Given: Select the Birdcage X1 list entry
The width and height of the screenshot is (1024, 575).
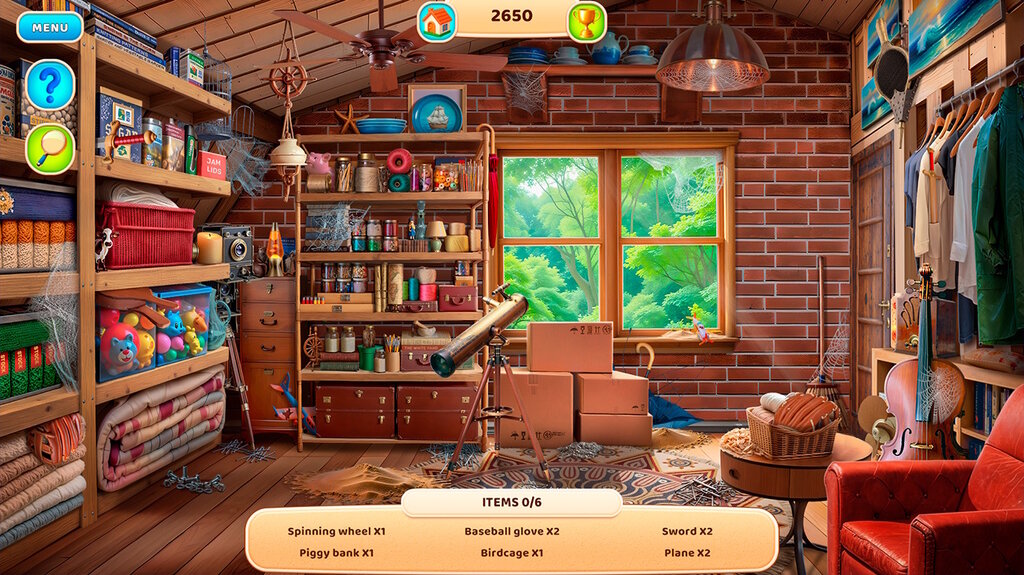Looking at the screenshot, I should tap(511, 552).
